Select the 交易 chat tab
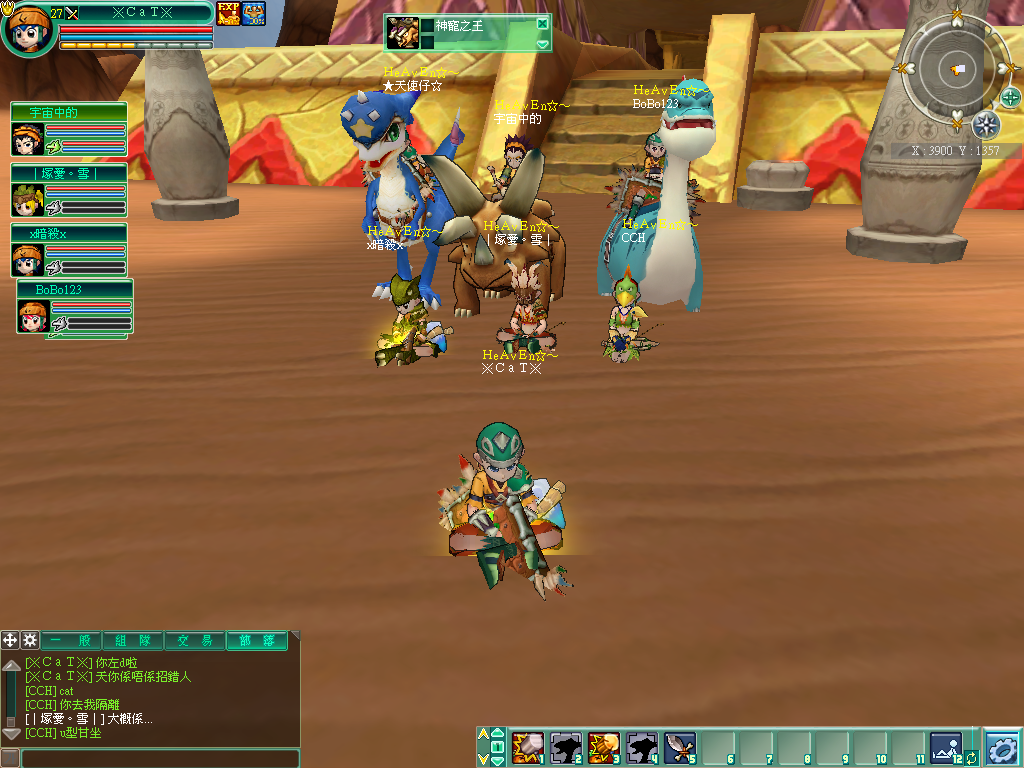1024x768 pixels. coord(194,640)
